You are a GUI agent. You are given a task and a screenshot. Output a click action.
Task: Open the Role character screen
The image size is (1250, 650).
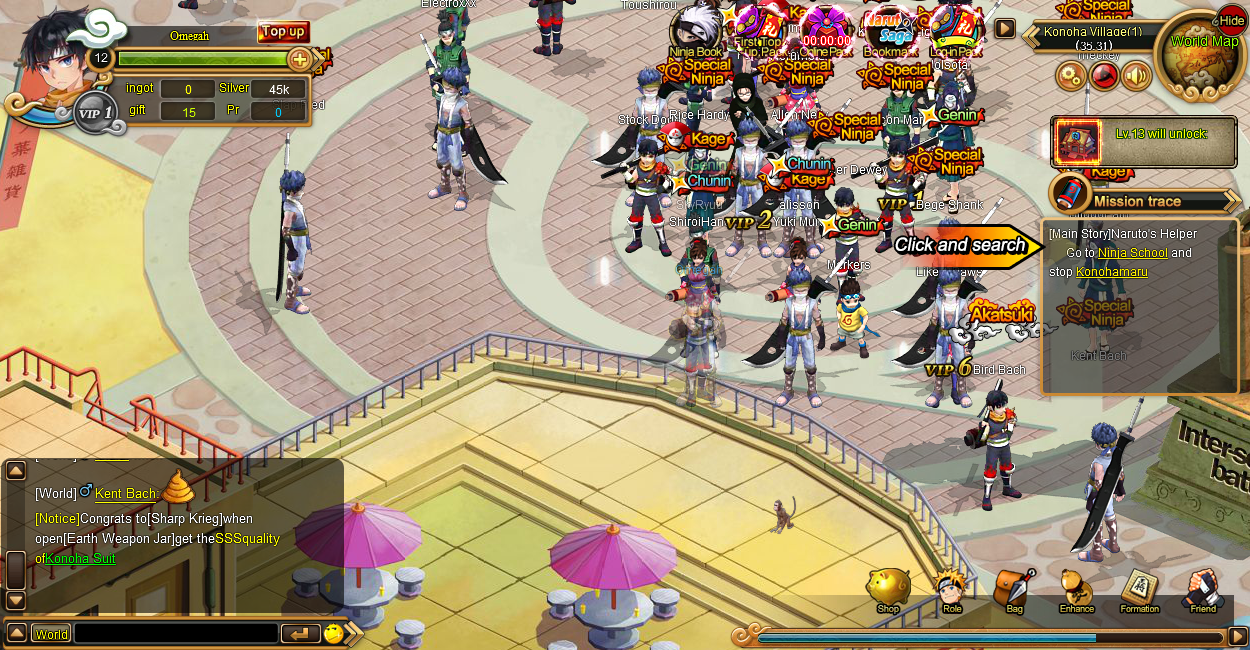pos(951,590)
